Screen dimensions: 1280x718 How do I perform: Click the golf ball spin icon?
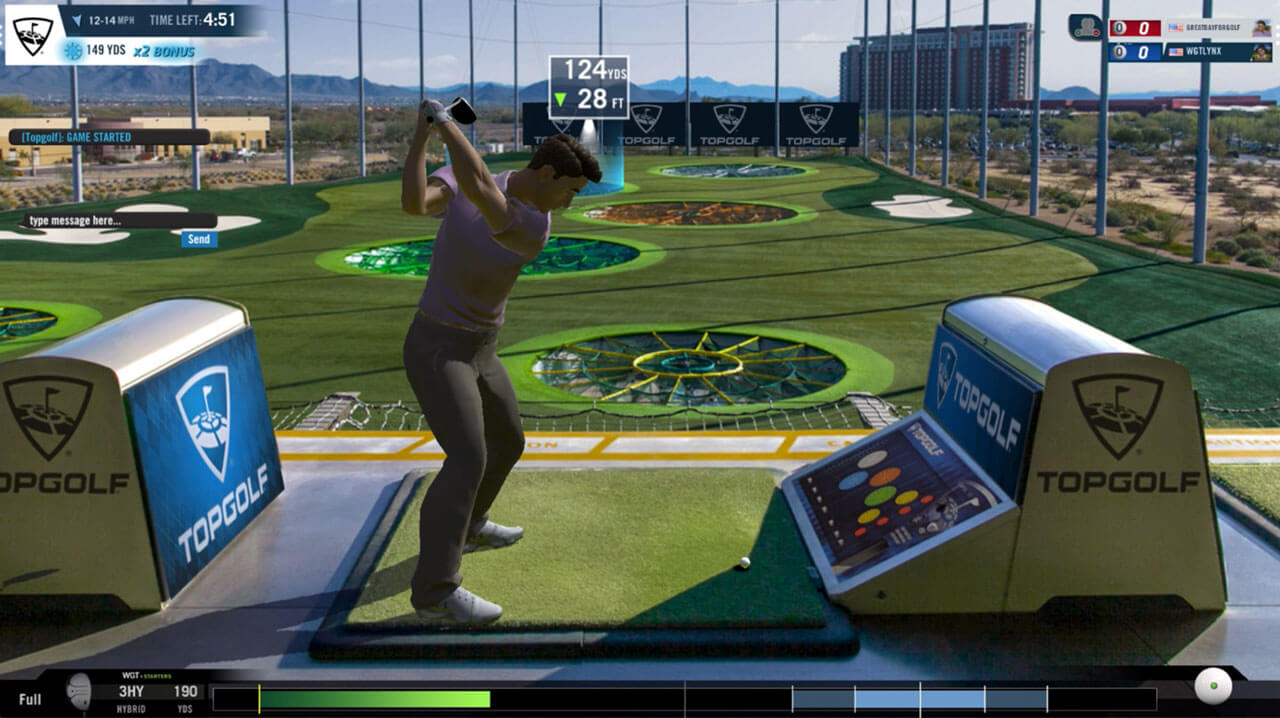1213,686
